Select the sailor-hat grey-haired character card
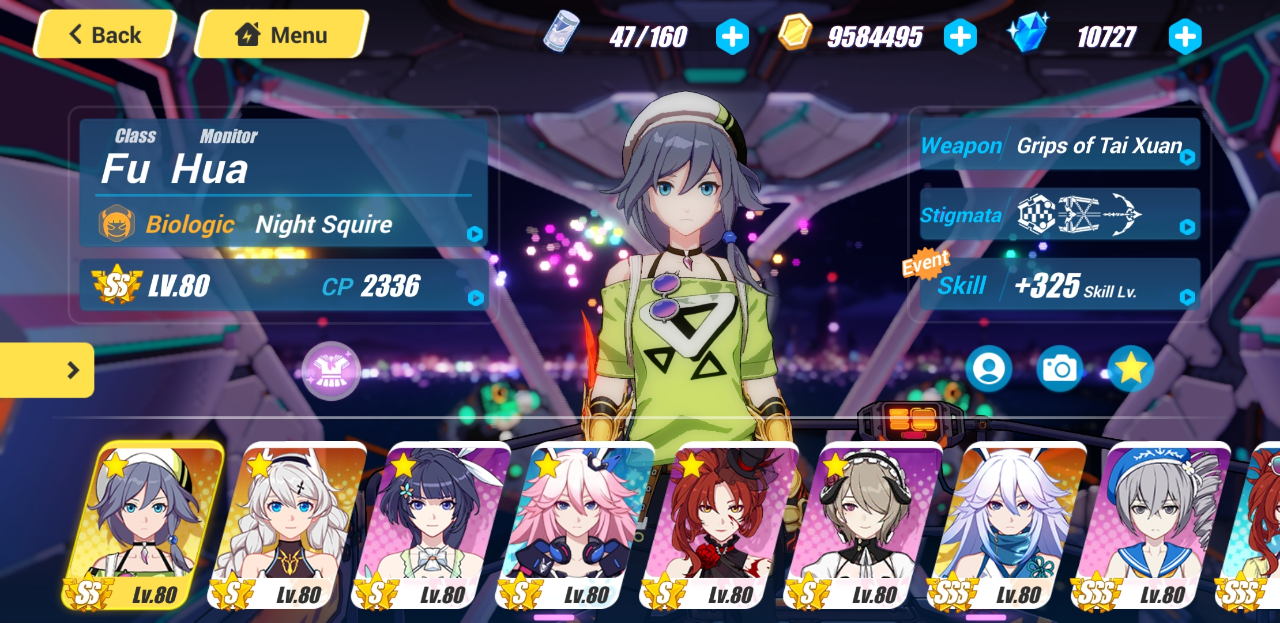Image resolution: width=1280 pixels, height=623 pixels. [x=1148, y=525]
